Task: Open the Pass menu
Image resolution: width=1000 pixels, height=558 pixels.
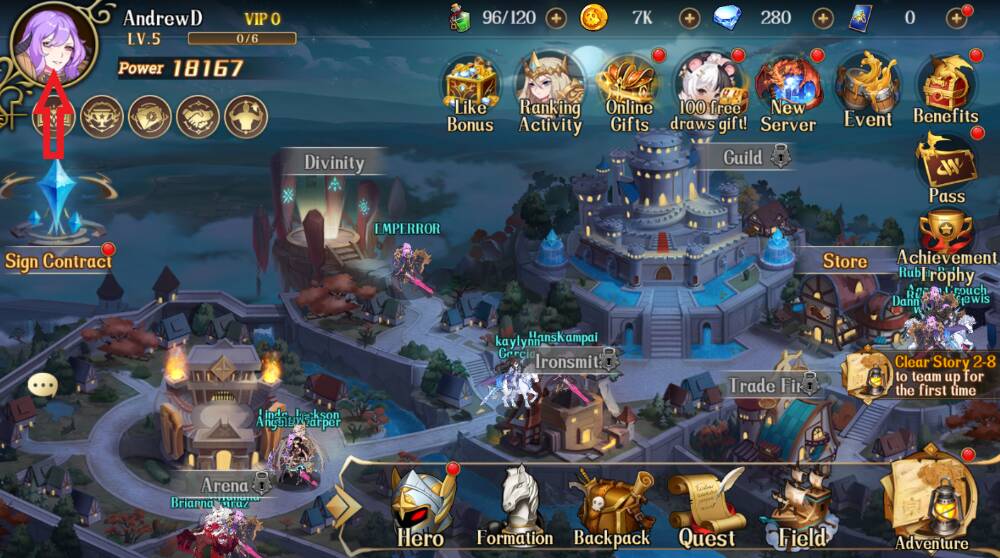Action: tap(946, 166)
